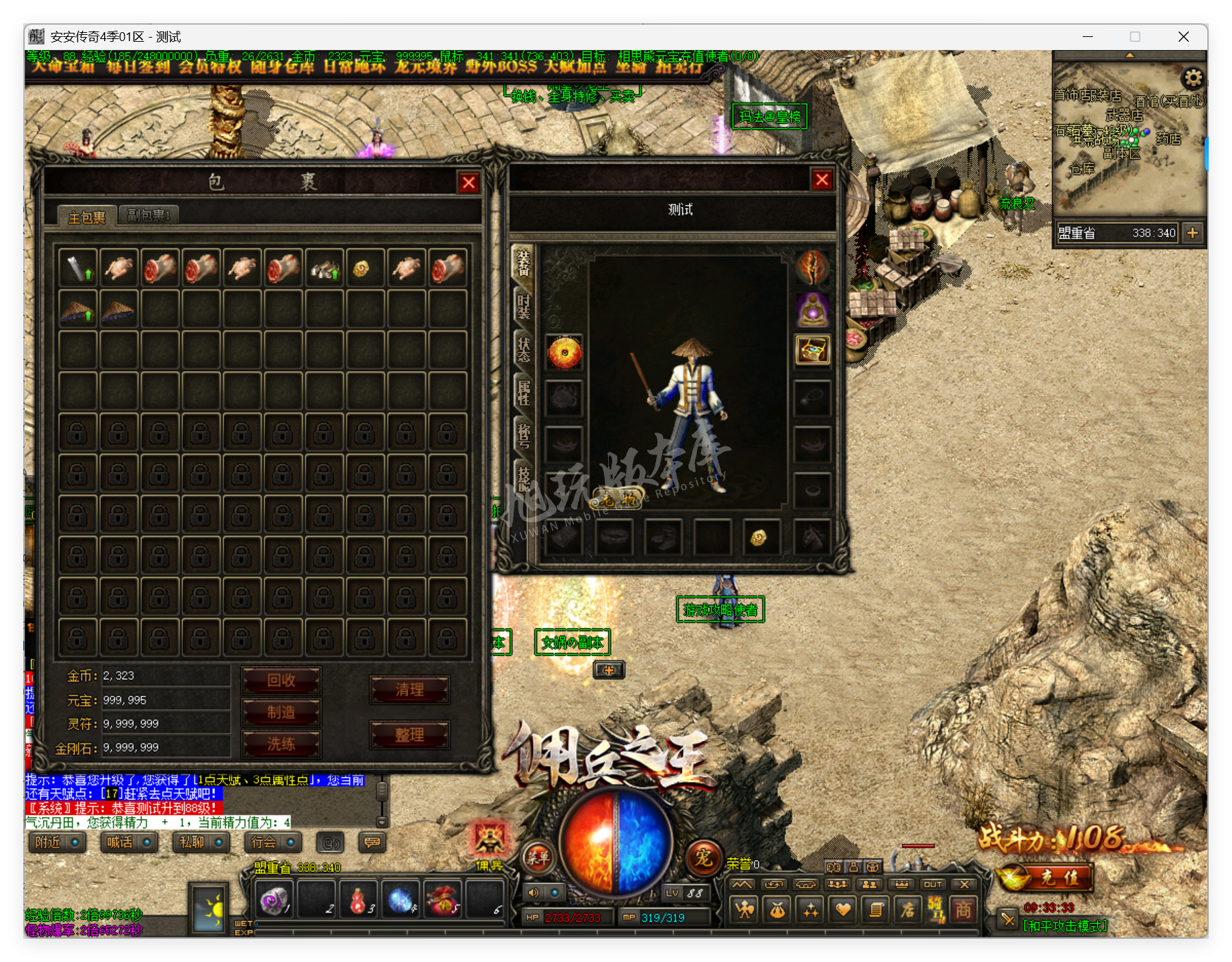Screen dimensions: 1232x962
Task: Open 制造 crafting from the bag
Action: coord(281,712)
